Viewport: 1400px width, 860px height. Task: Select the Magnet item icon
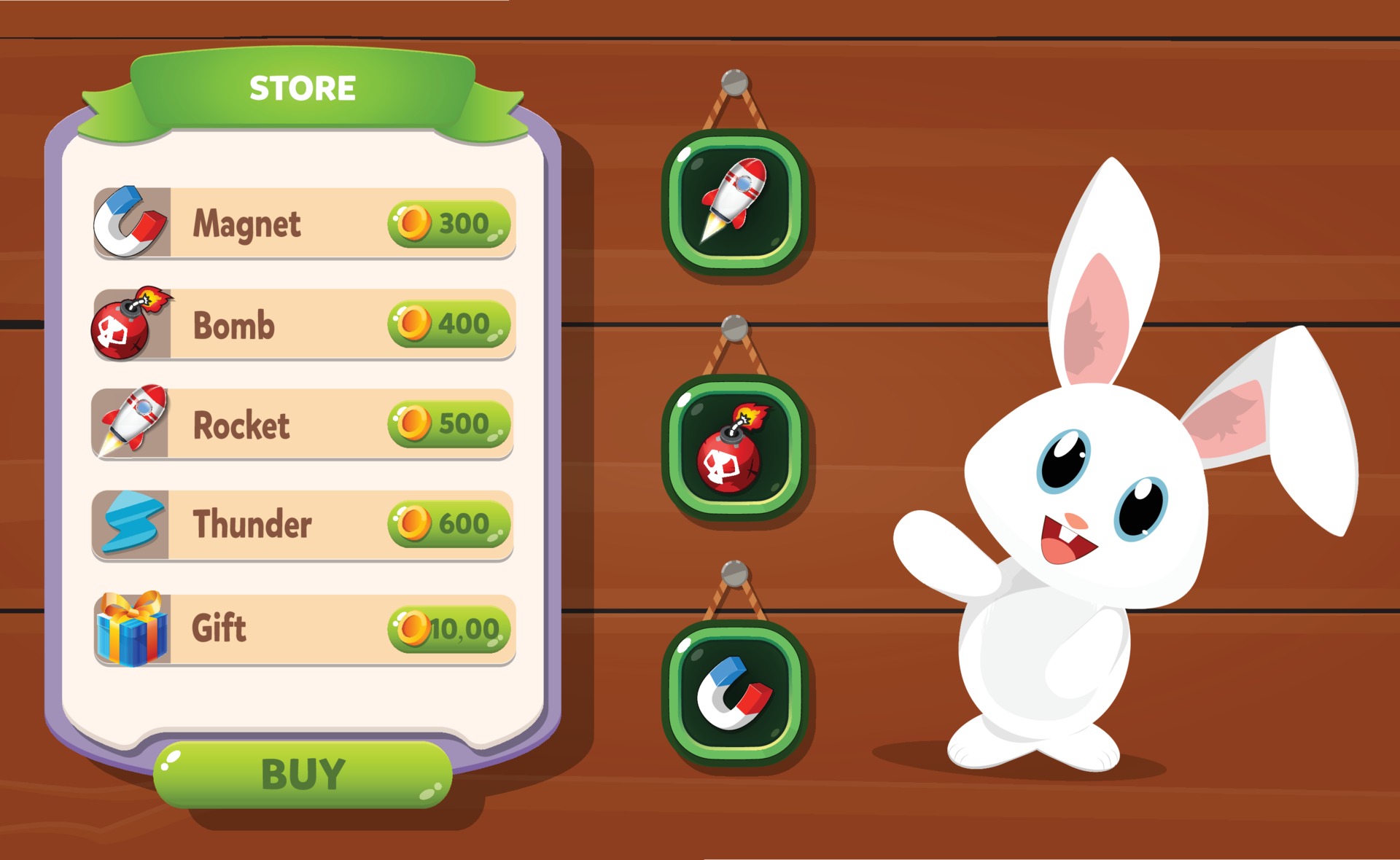tap(125, 222)
